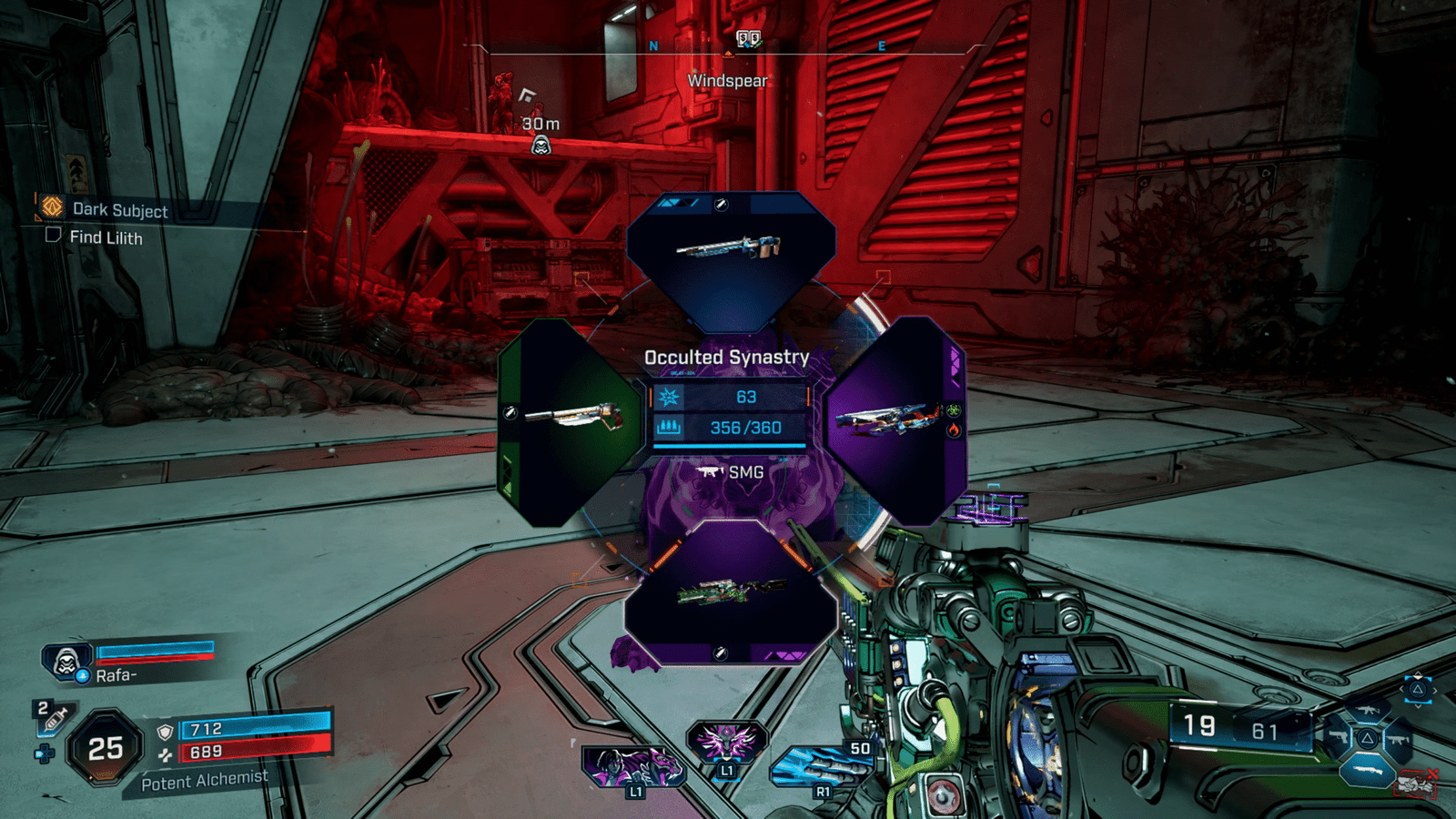Open the Dark Subject mission tracker
The width and height of the screenshot is (1456, 819).
(119, 210)
